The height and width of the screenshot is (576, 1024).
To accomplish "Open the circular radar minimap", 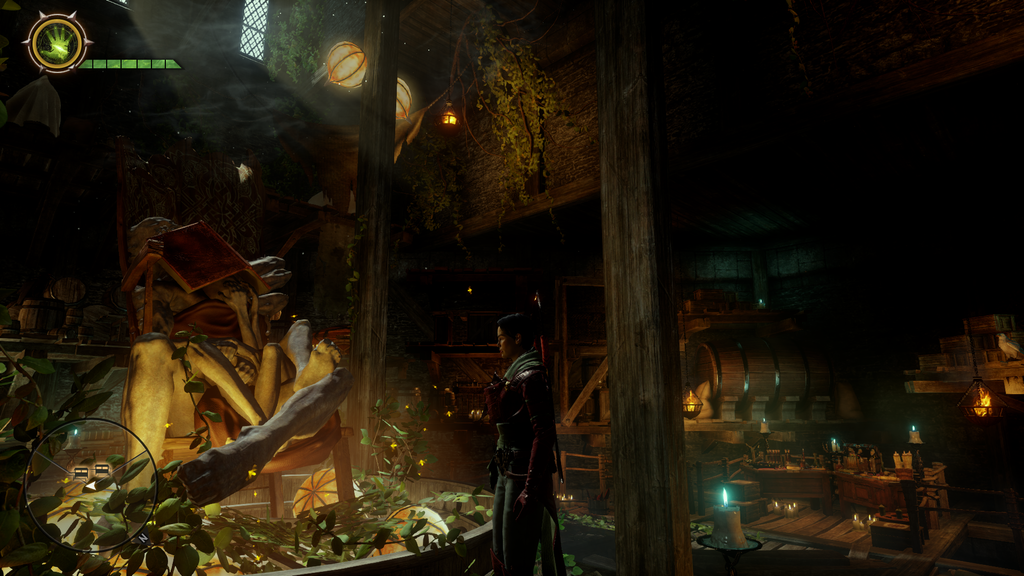I will (90, 484).
